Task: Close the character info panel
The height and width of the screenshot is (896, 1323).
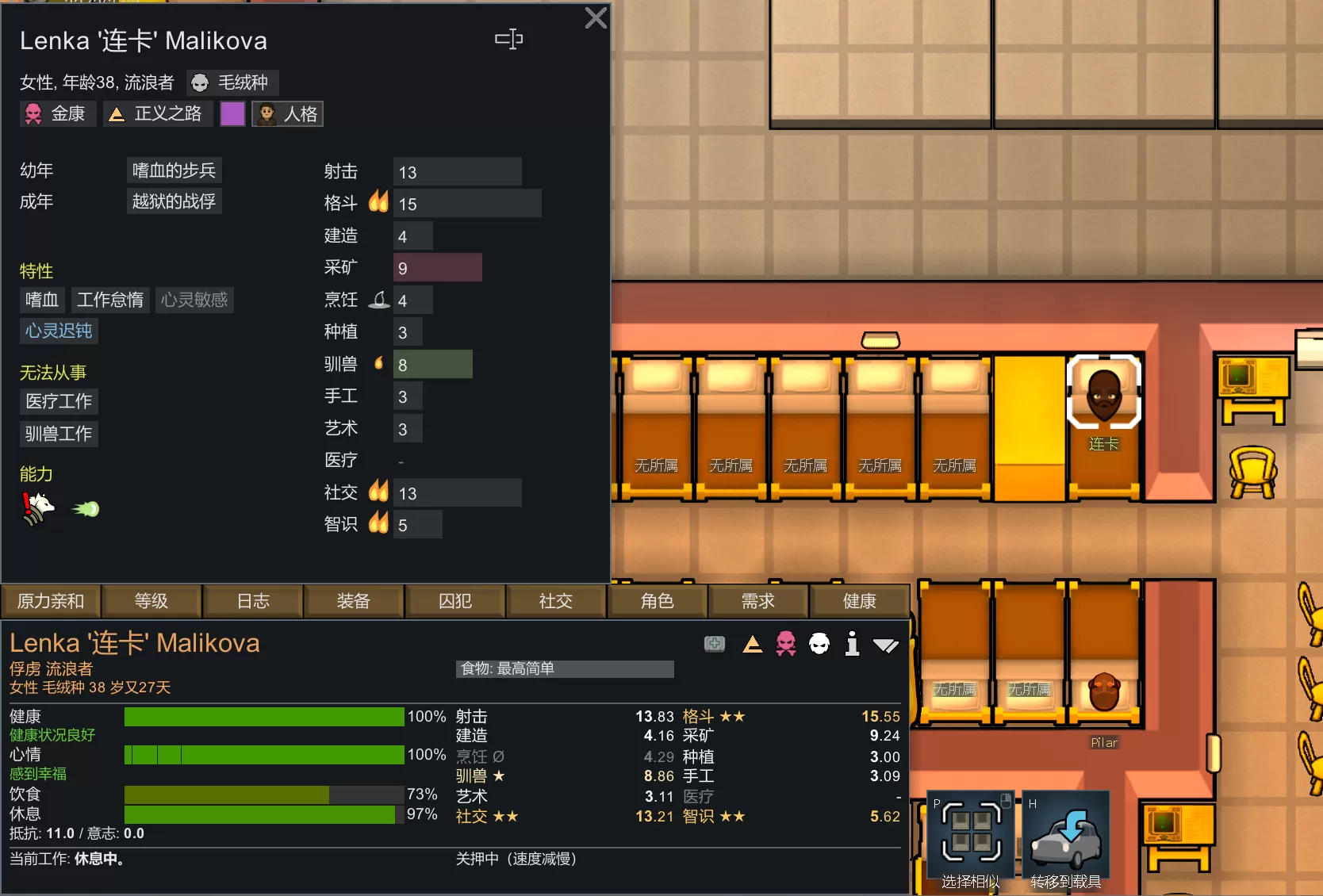Action: click(596, 18)
